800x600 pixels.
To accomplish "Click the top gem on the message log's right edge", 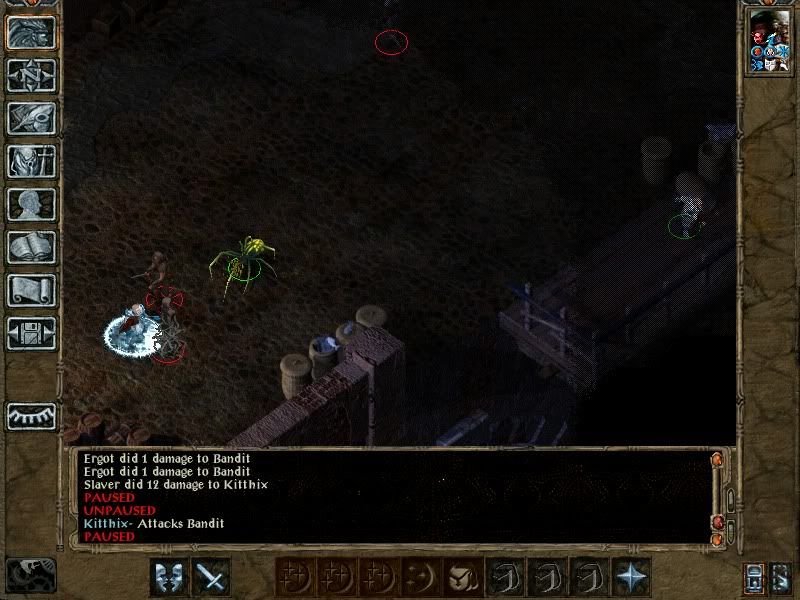I will pos(716,460).
